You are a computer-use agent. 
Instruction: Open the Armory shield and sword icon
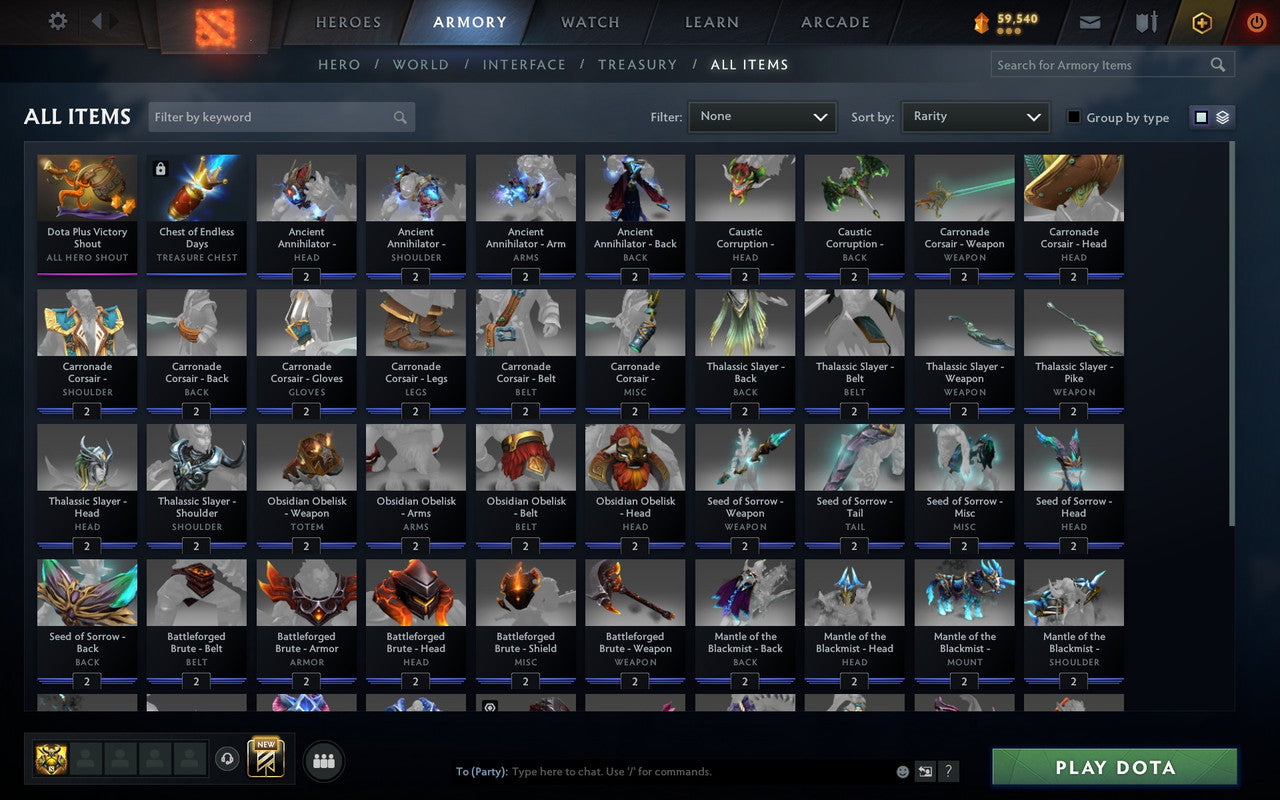coord(1146,21)
